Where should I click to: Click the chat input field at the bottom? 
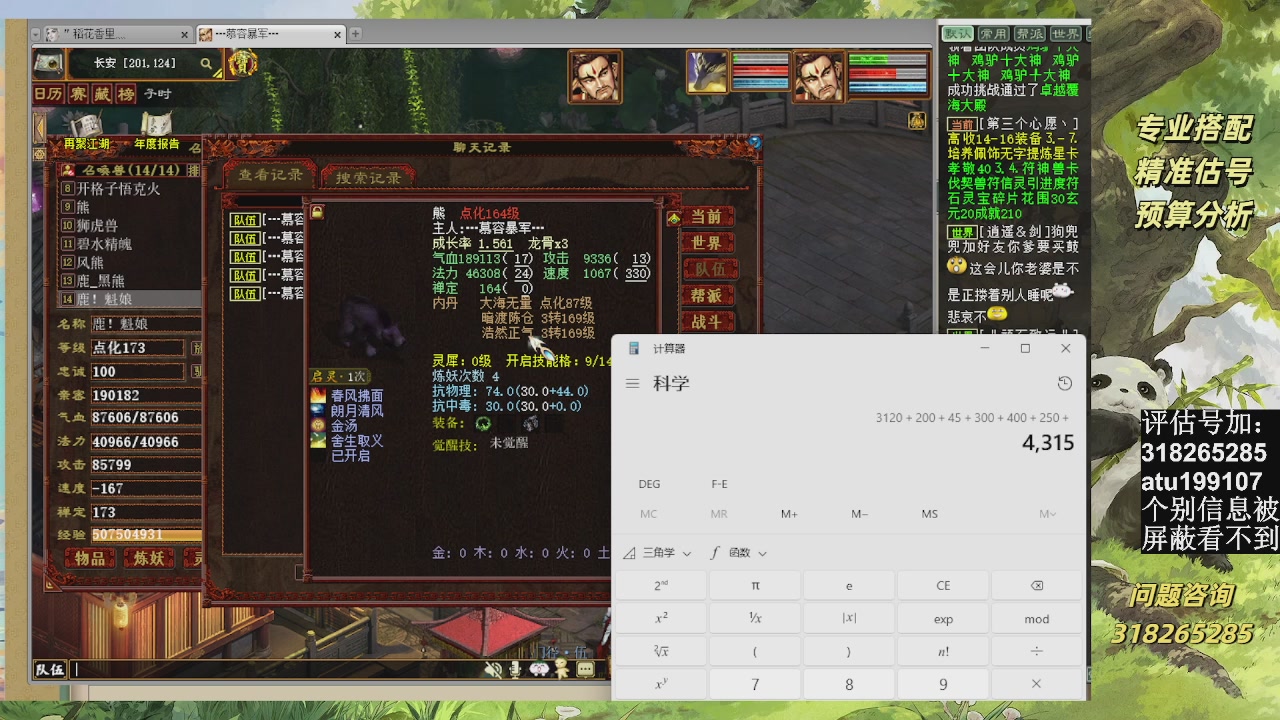click(x=250, y=670)
